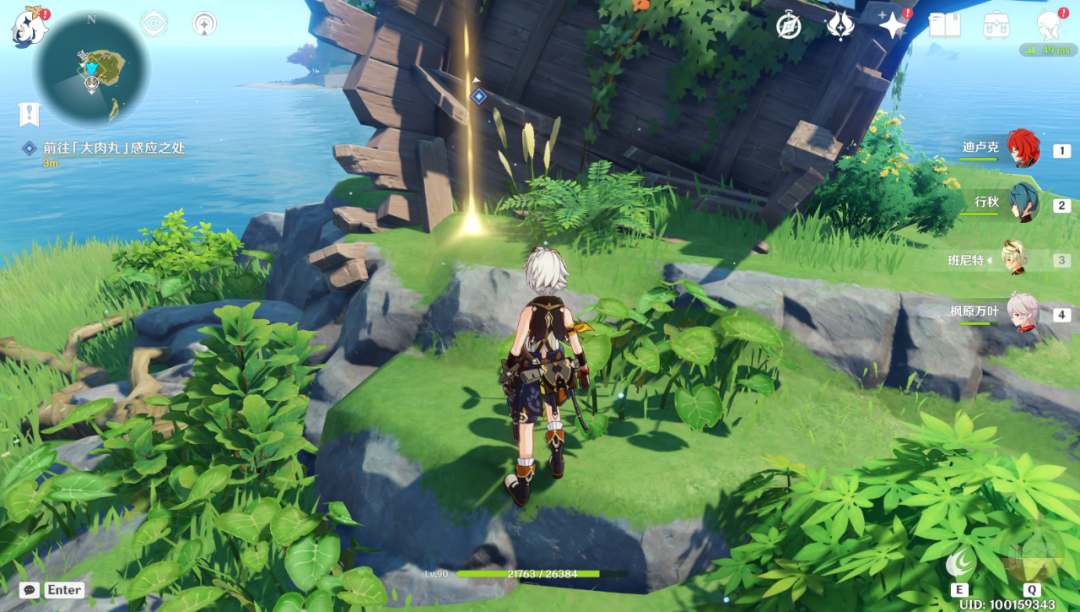1080x612 pixels.
Task: Open the winged battle pass icon
Action: point(839,26)
